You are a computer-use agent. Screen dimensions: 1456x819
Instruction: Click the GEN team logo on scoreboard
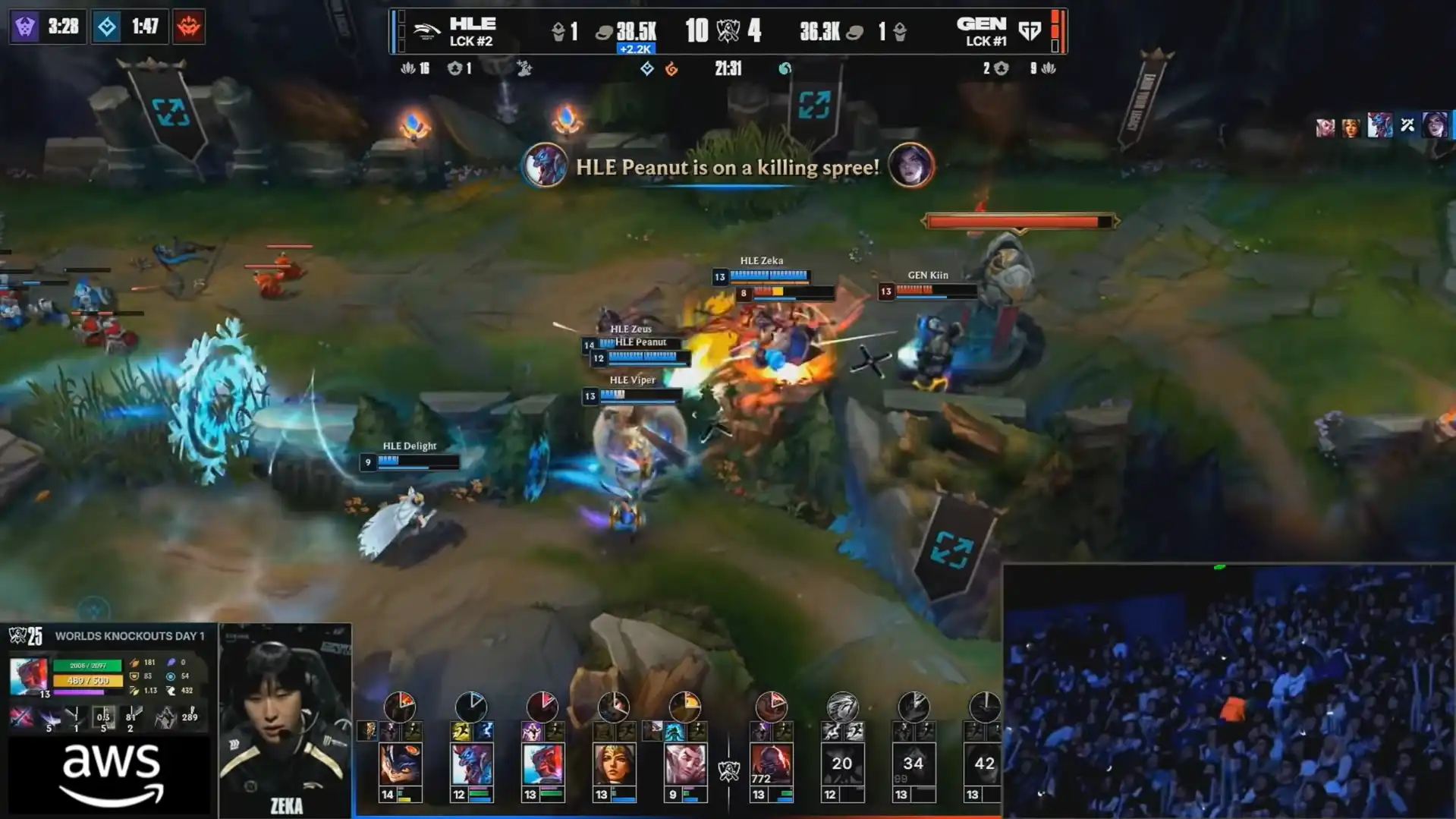tap(1030, 31)
